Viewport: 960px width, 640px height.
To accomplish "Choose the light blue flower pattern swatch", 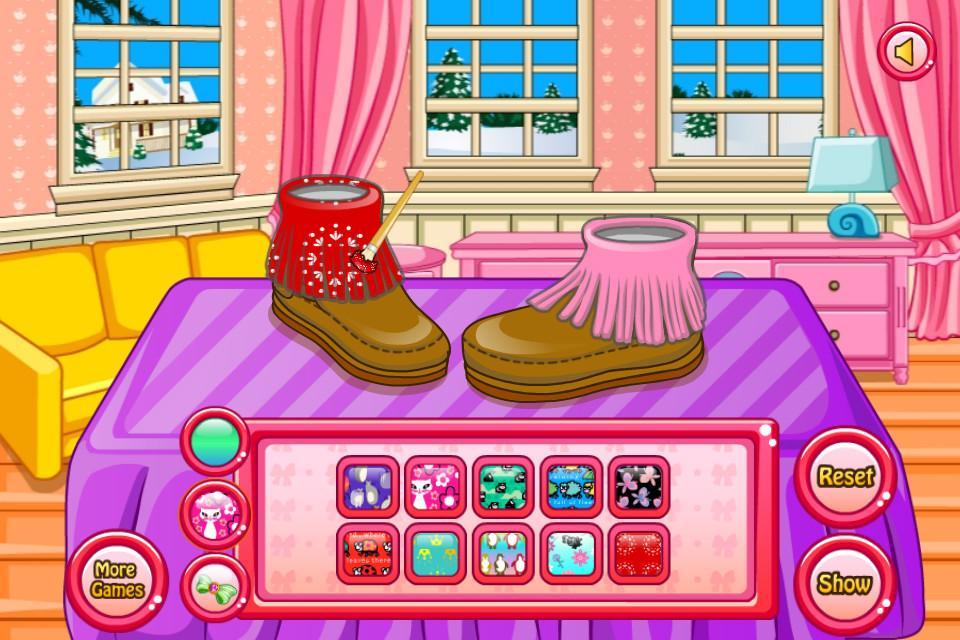I will [571, 553].
